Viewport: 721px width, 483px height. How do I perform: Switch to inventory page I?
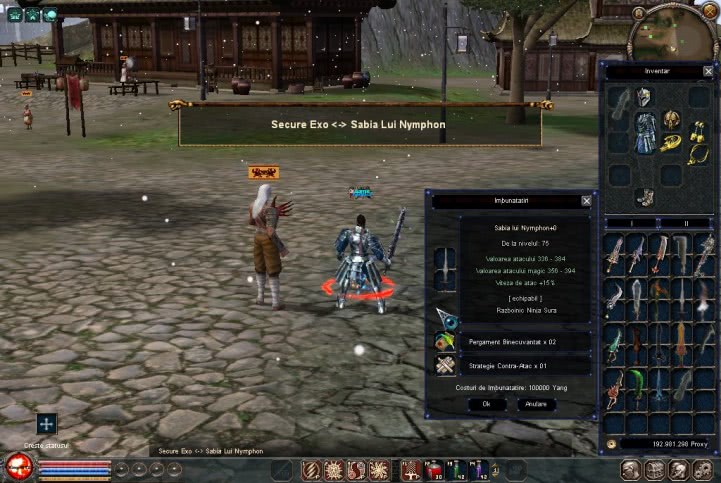631,223
